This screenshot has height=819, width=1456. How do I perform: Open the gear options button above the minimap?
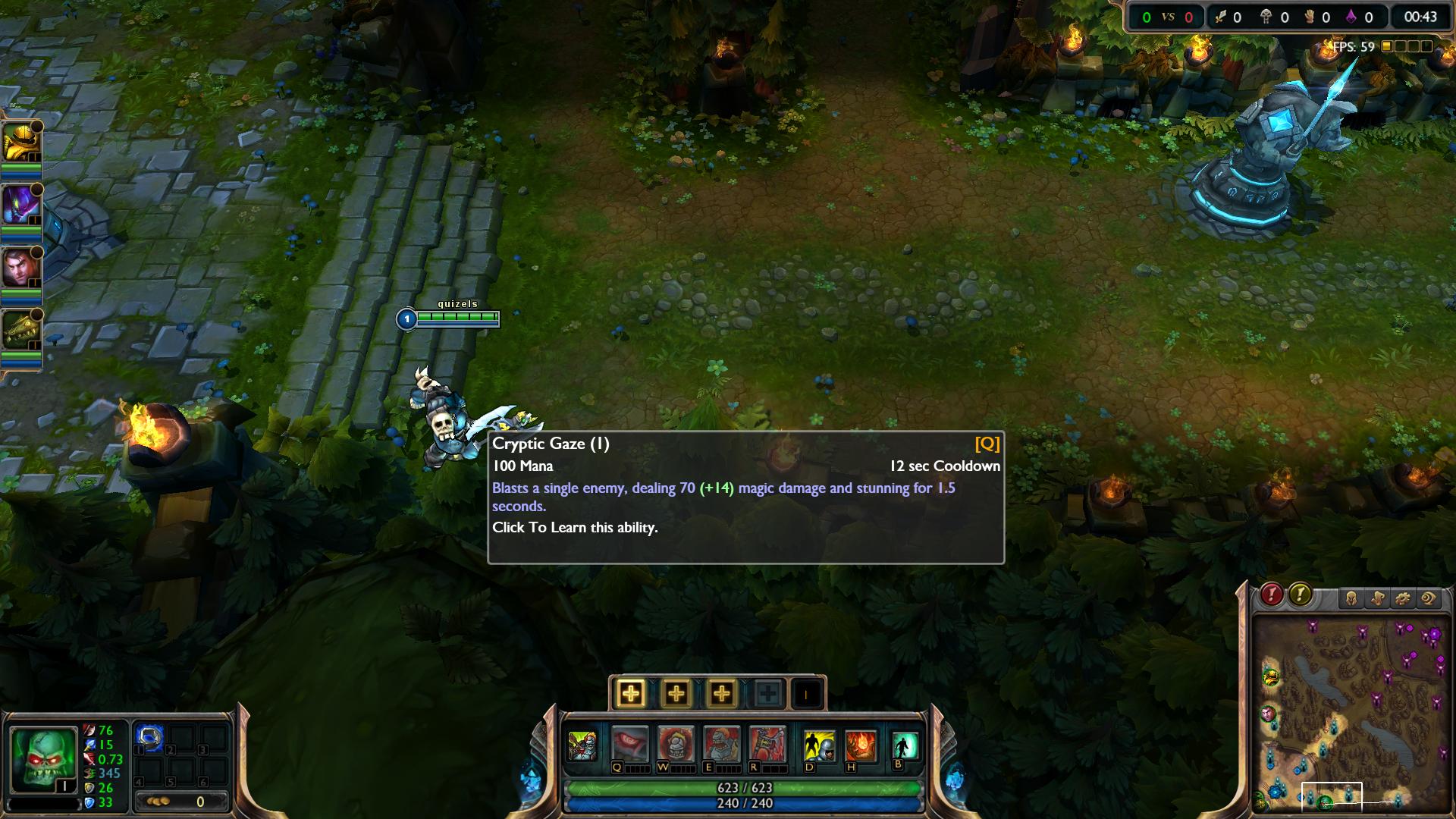(x=1402, y=599)
